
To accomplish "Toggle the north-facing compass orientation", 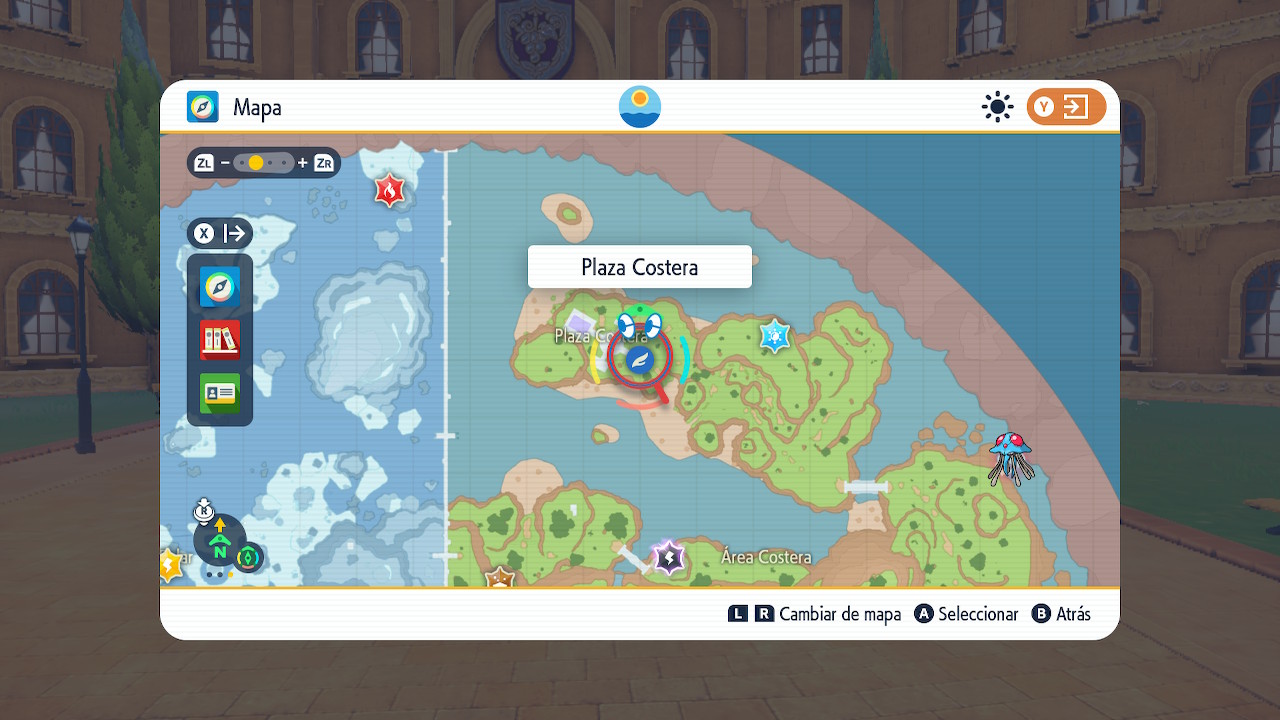I will pos(220,541).
